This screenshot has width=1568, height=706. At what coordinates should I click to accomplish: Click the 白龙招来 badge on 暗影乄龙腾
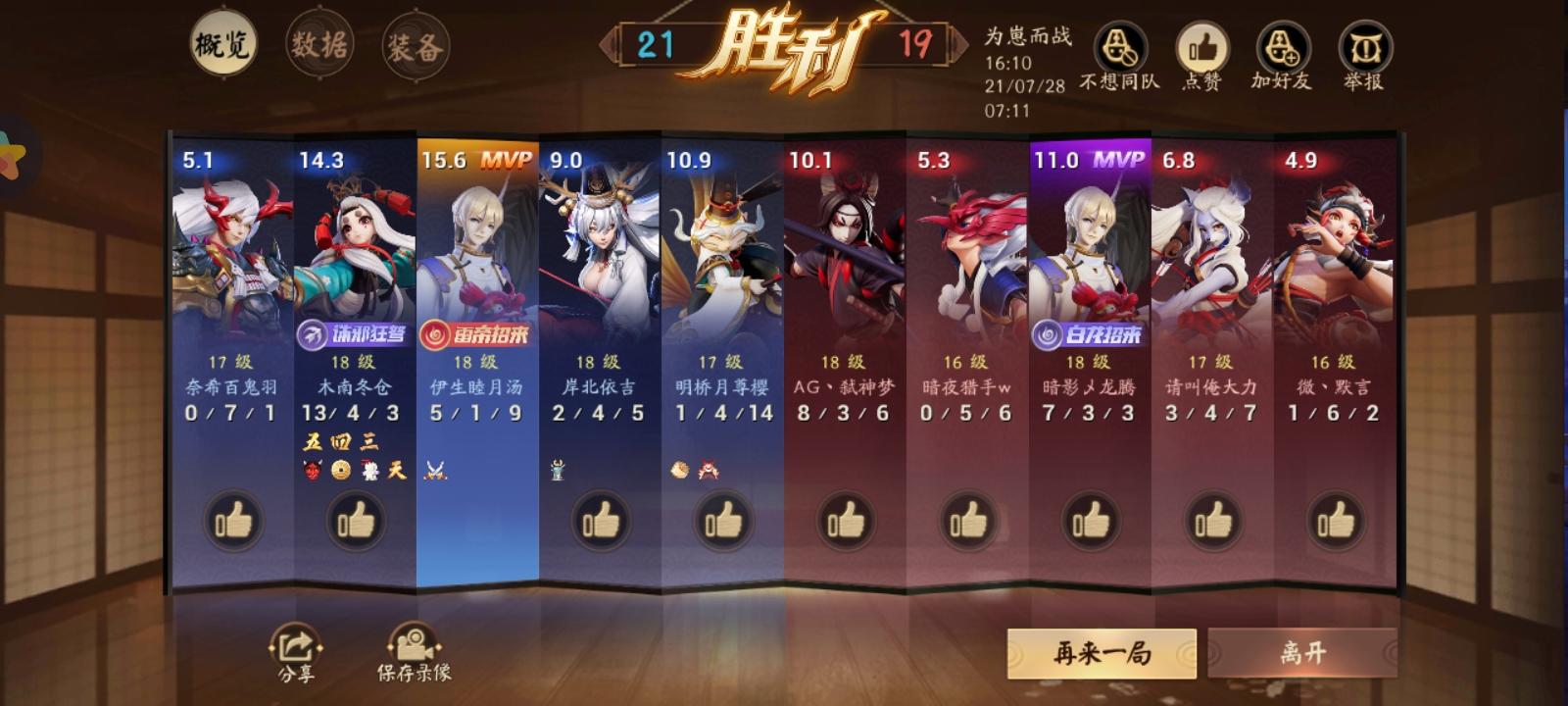point(1091,331)
